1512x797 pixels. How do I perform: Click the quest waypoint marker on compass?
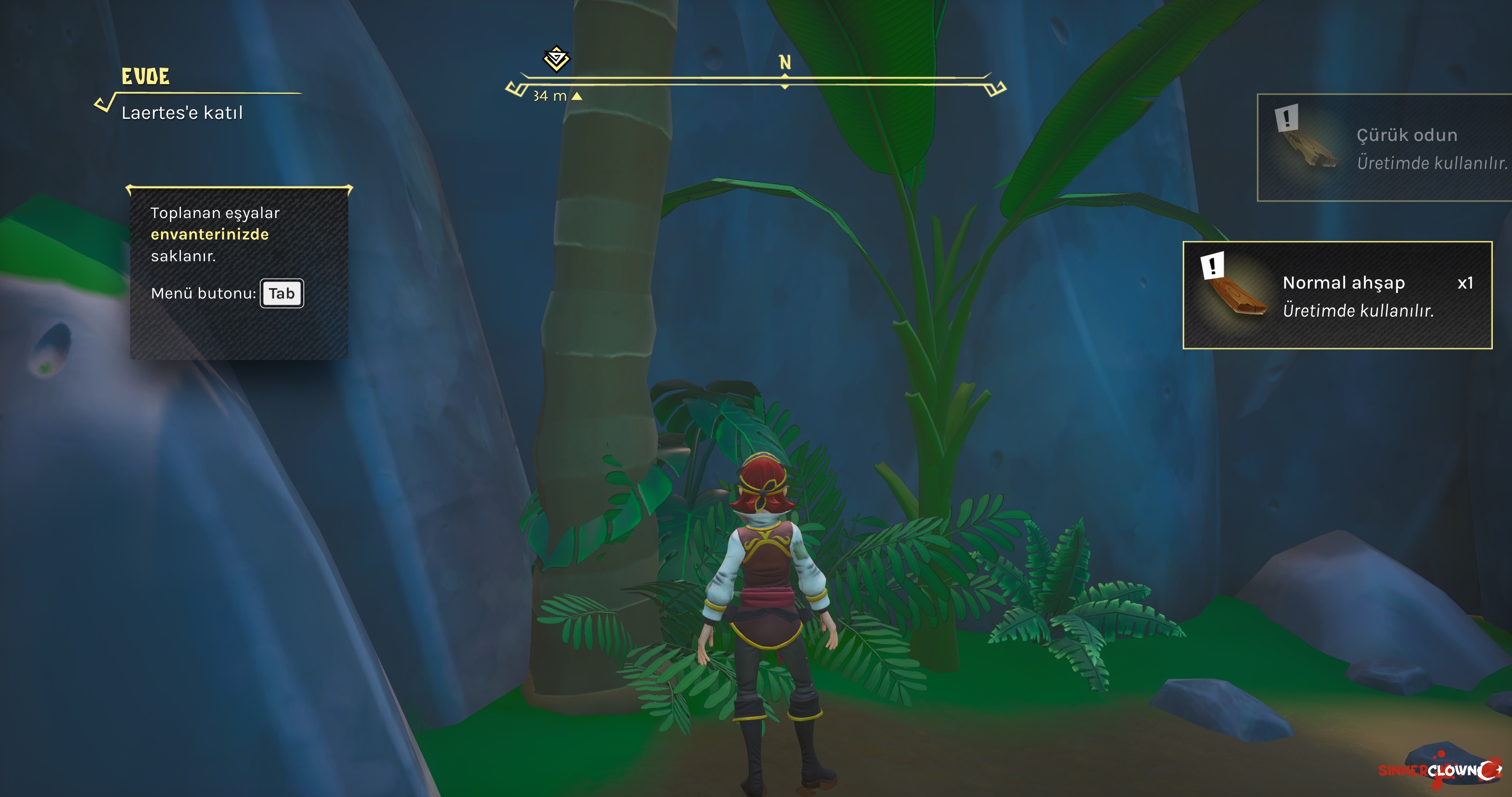(x=556, y=59)
